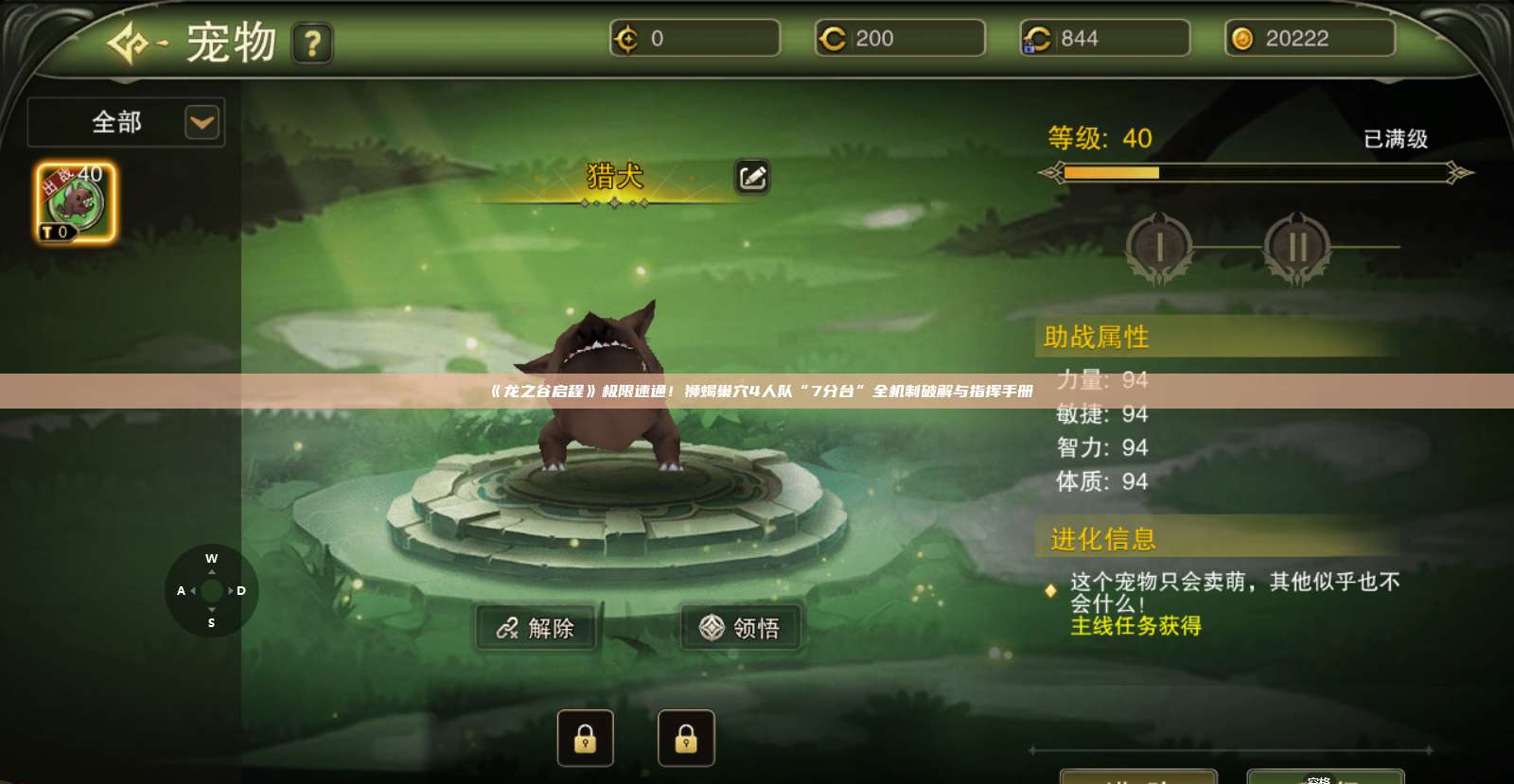1514x784 pixels.
Task: Switch to the 进化信息 section
Action: coord(1100,539)
